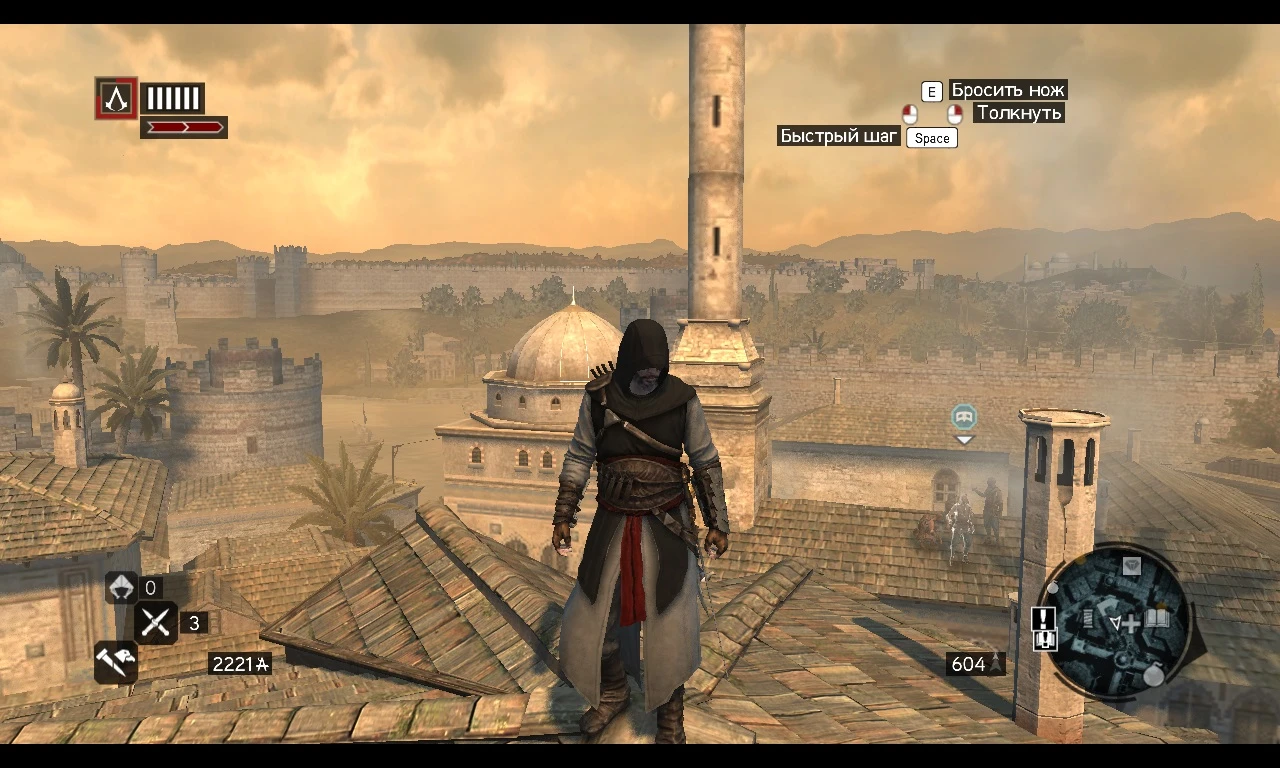Select the hammer and hidden blade weapon icon
This screenshot has height=768, width=1280.
tap(115, 662)
